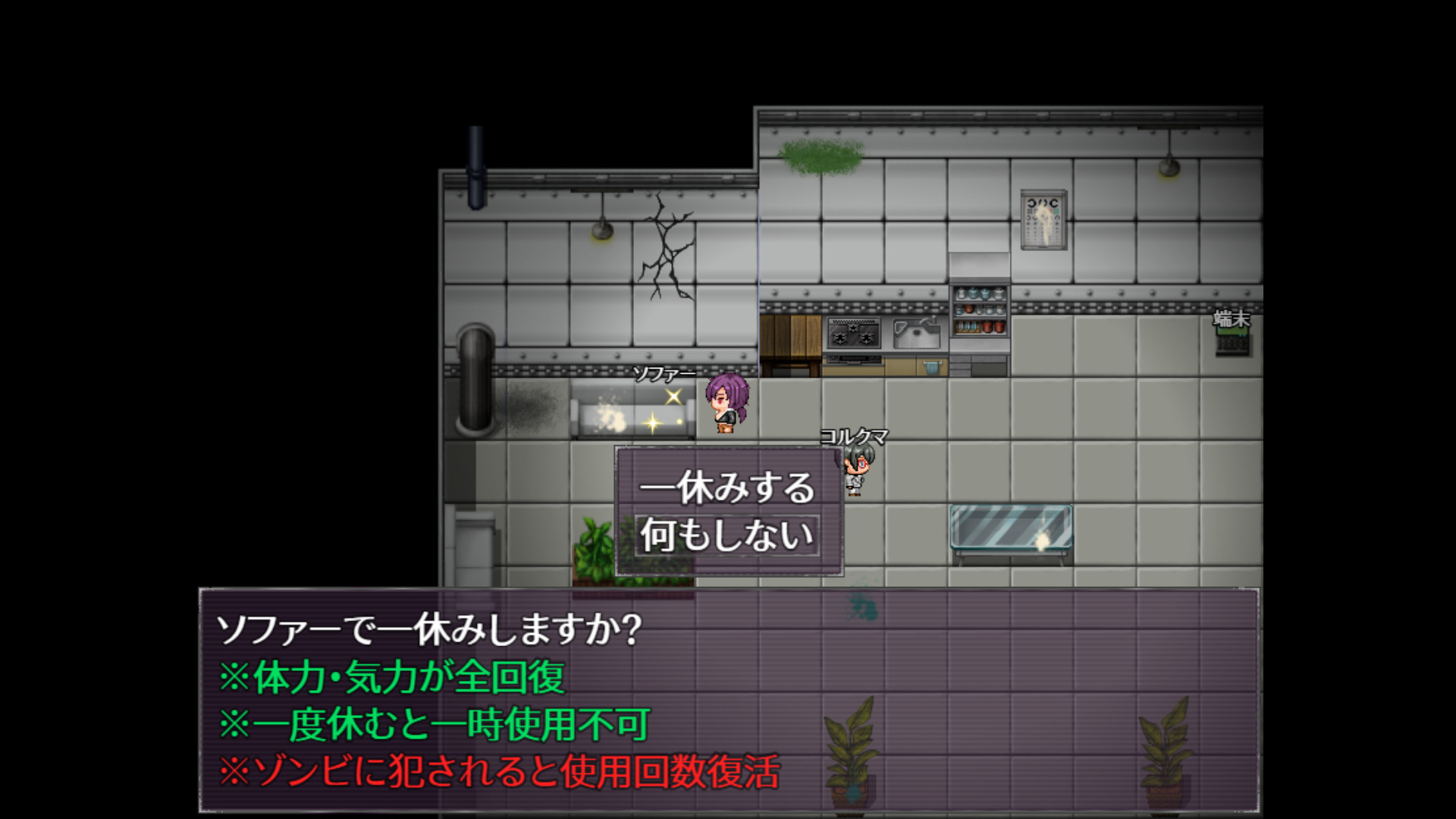Click the stove in the kitchen counter
Image resolution: width=1456 pixels, height=819 pixels.
(853, 334)
